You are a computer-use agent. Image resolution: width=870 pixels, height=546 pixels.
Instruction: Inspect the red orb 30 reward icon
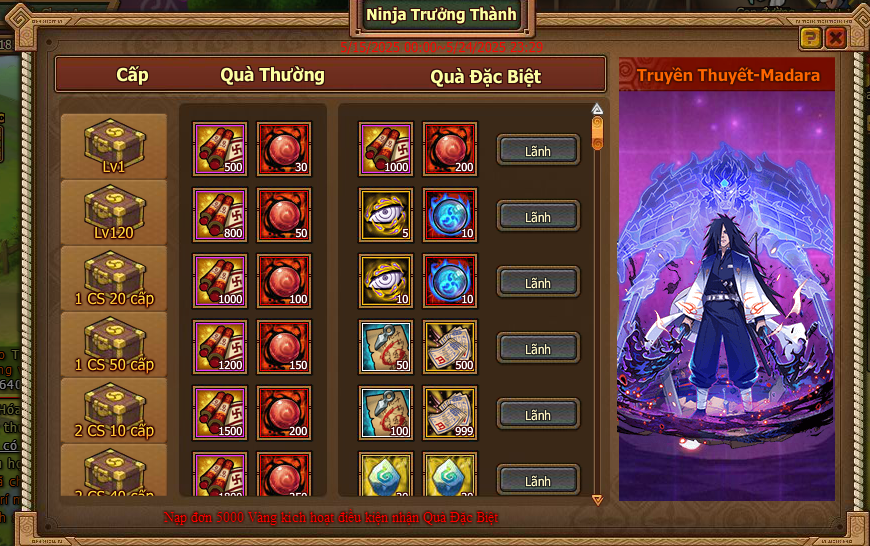tap(284, 149)
